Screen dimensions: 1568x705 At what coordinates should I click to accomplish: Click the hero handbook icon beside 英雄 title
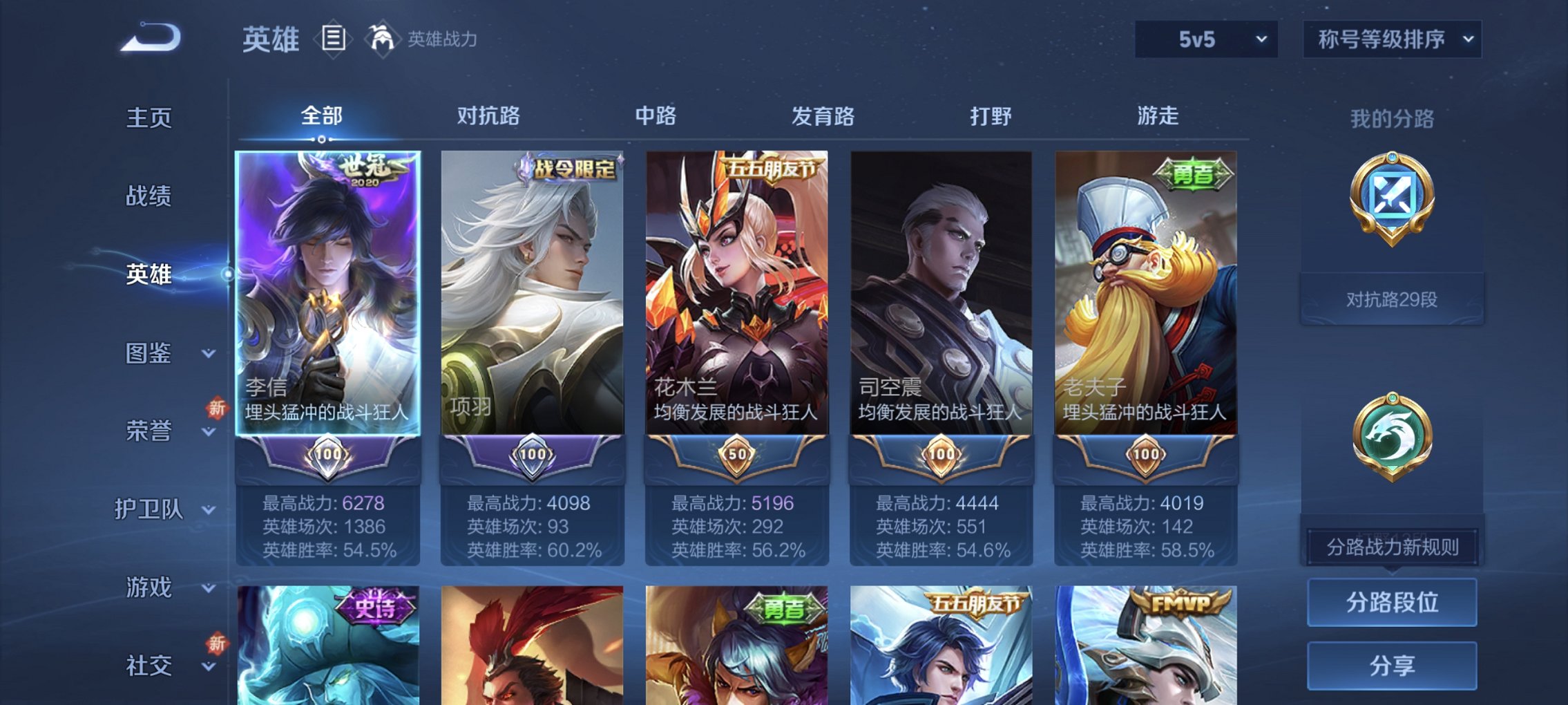click(334, 39)
